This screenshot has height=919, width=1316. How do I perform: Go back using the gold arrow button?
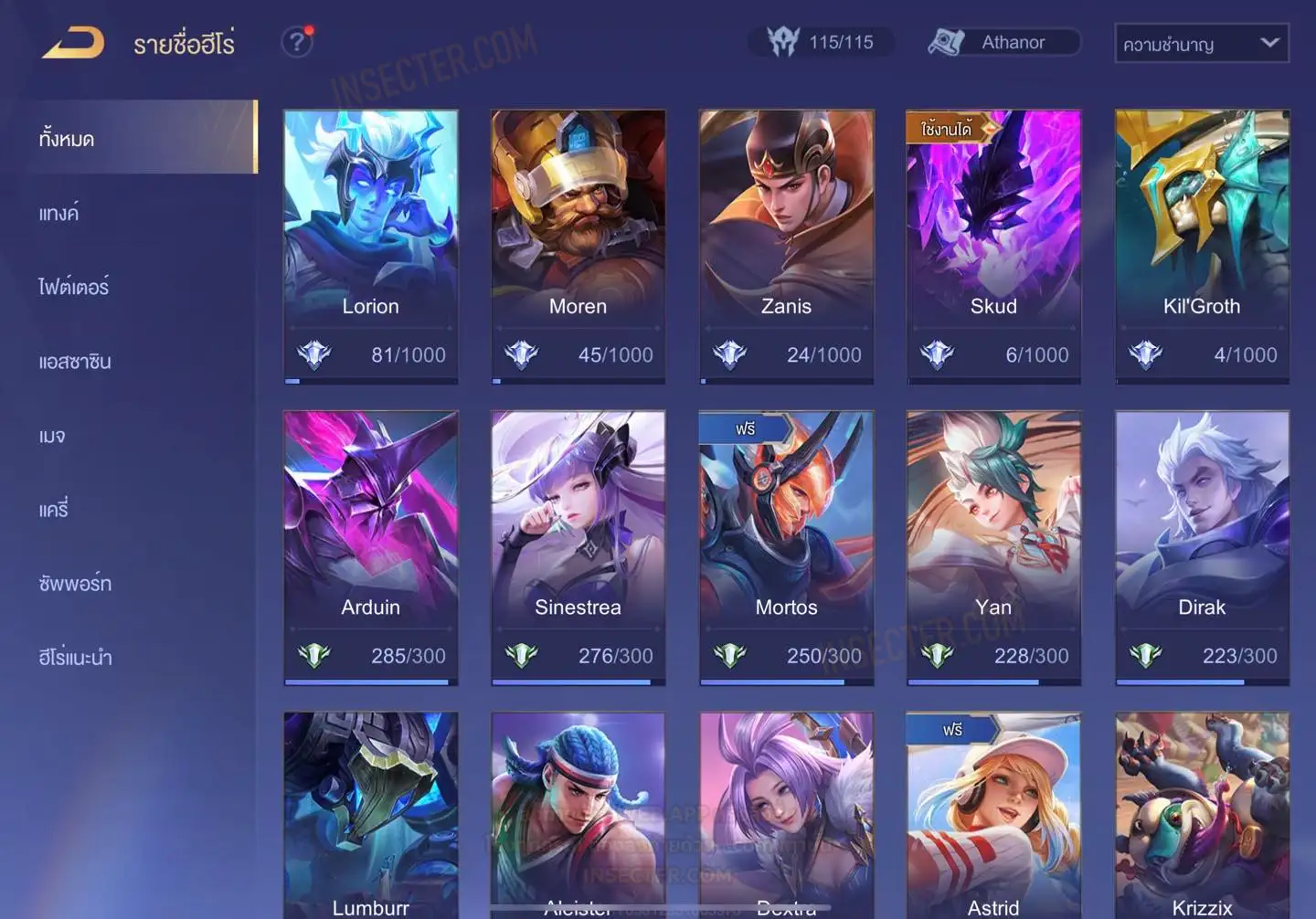(x=73, y=42)
